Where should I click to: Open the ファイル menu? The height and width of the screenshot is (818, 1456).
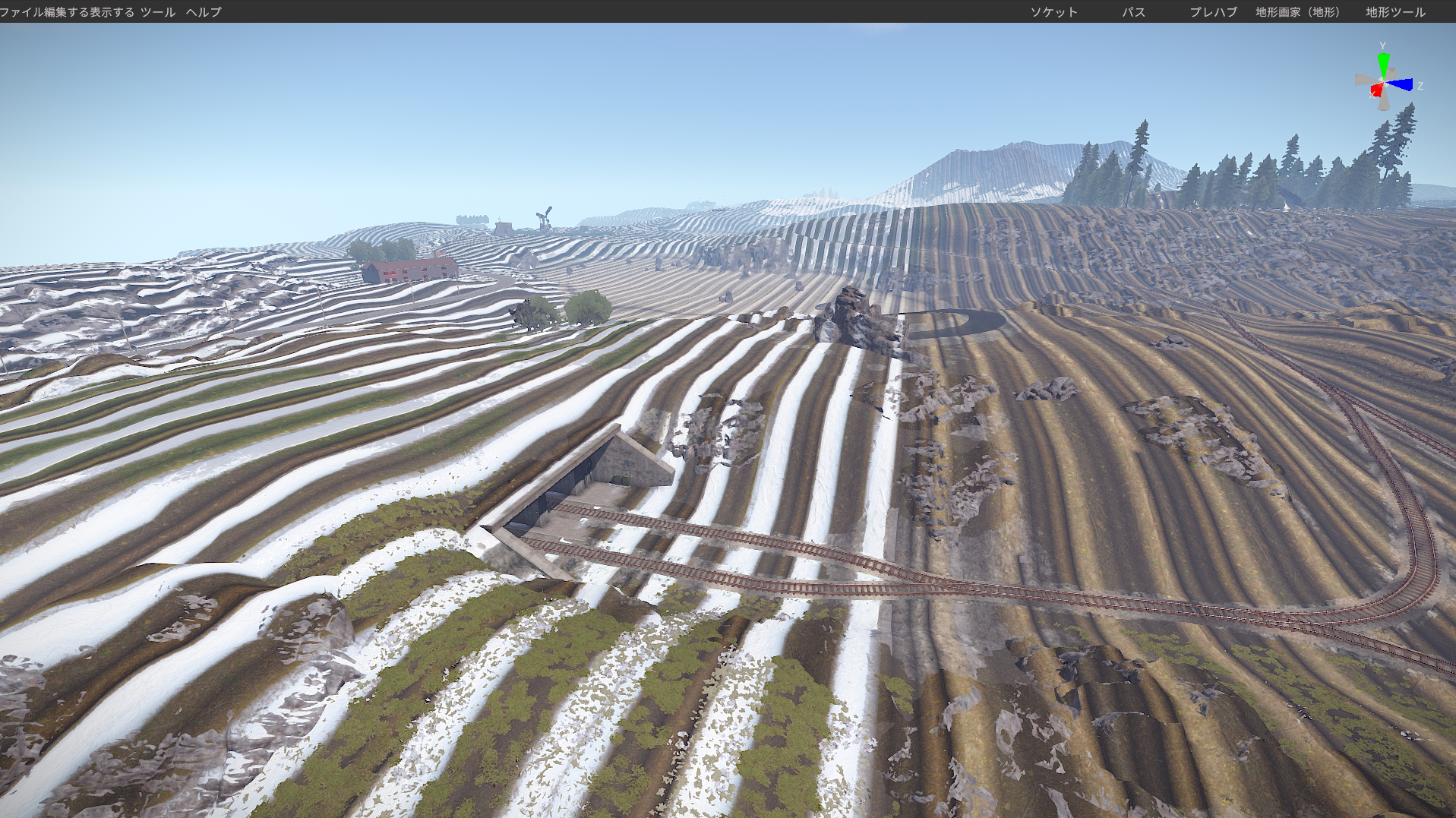tap(21, 12)
